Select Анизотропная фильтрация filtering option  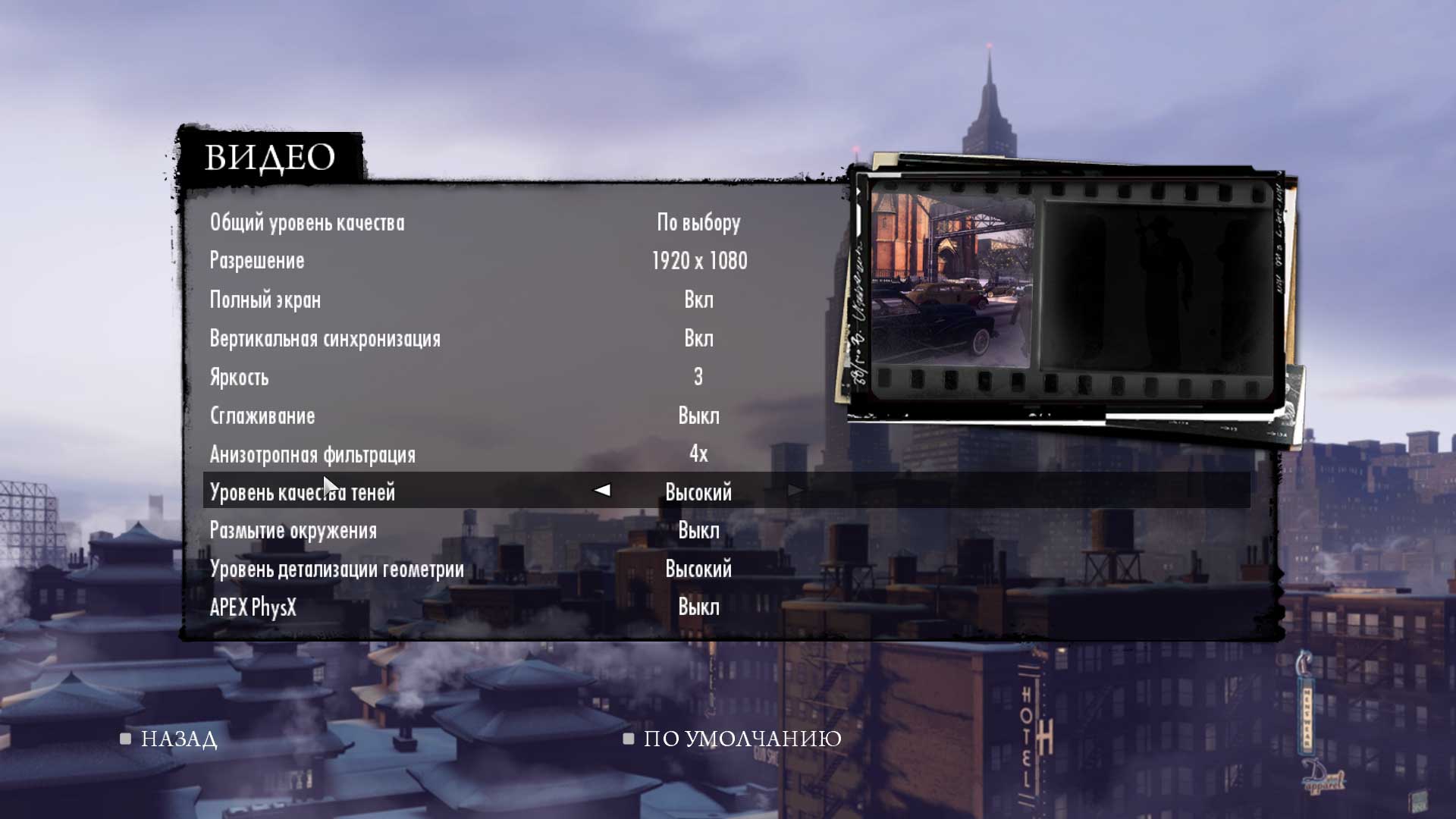click(312, 455)
